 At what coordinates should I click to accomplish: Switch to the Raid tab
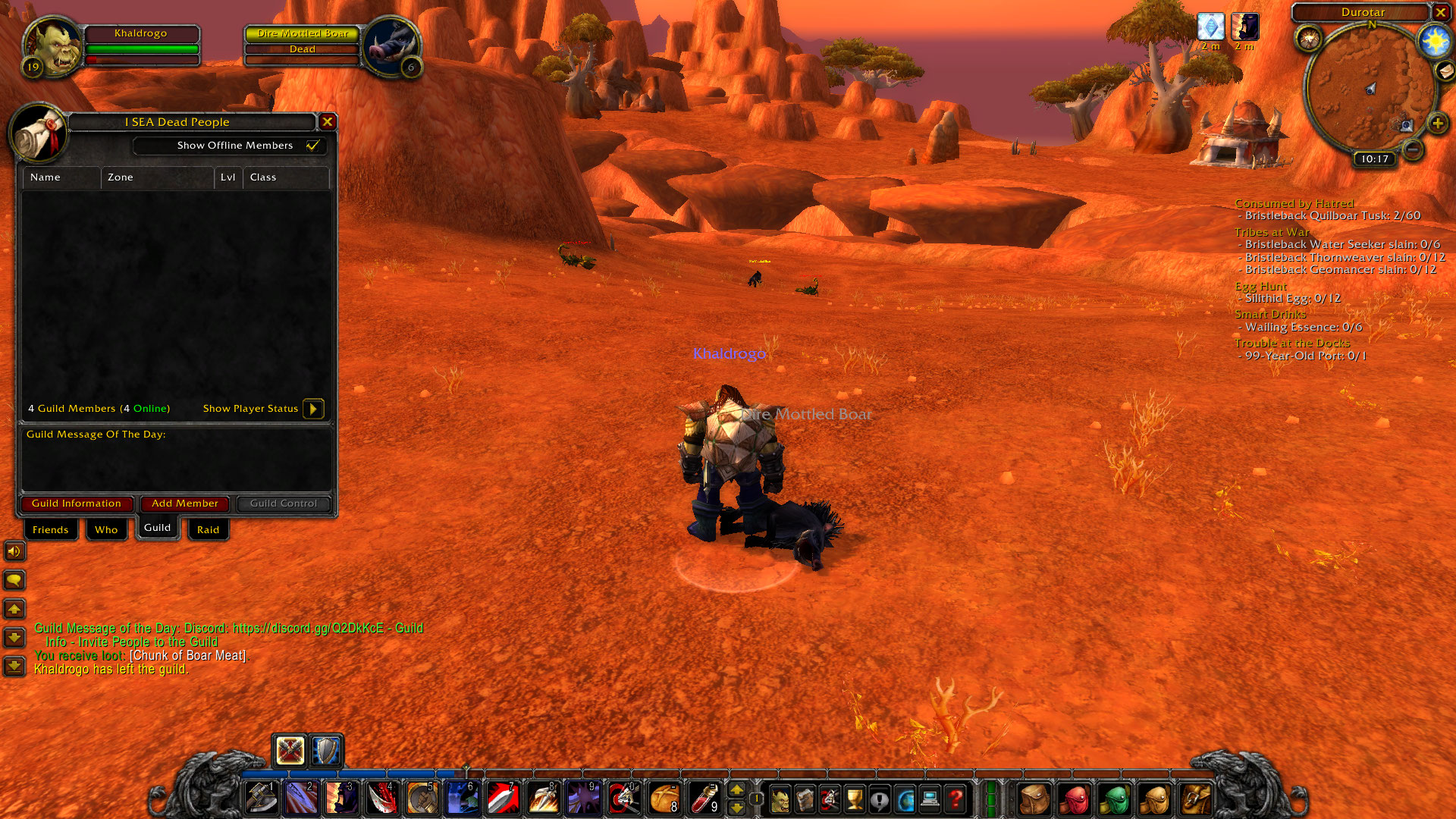click(x=207, y=529)
